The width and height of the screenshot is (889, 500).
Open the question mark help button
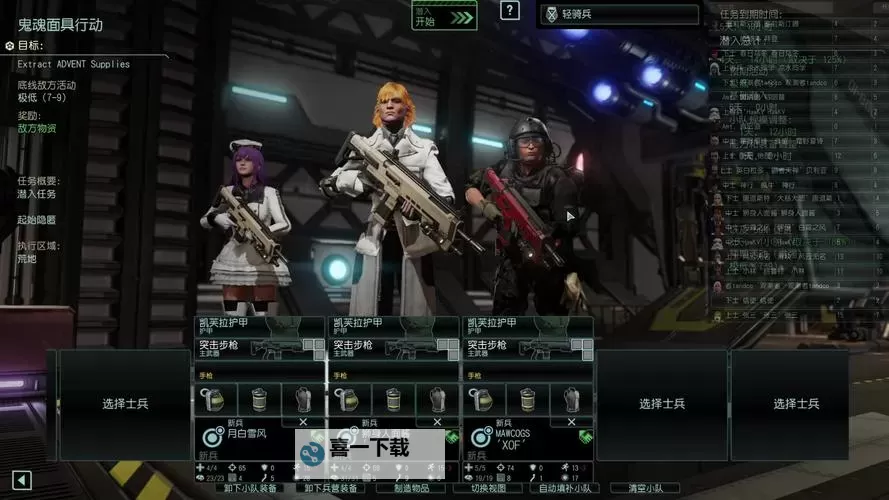pos(510,11)
